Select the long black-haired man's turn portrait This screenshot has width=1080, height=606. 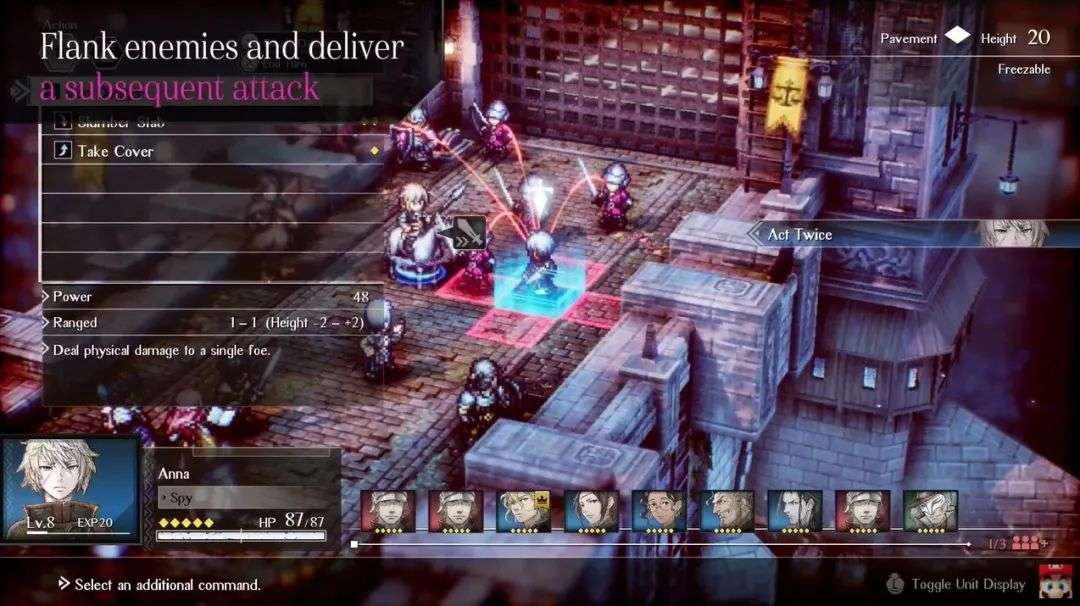coord(794,510)
